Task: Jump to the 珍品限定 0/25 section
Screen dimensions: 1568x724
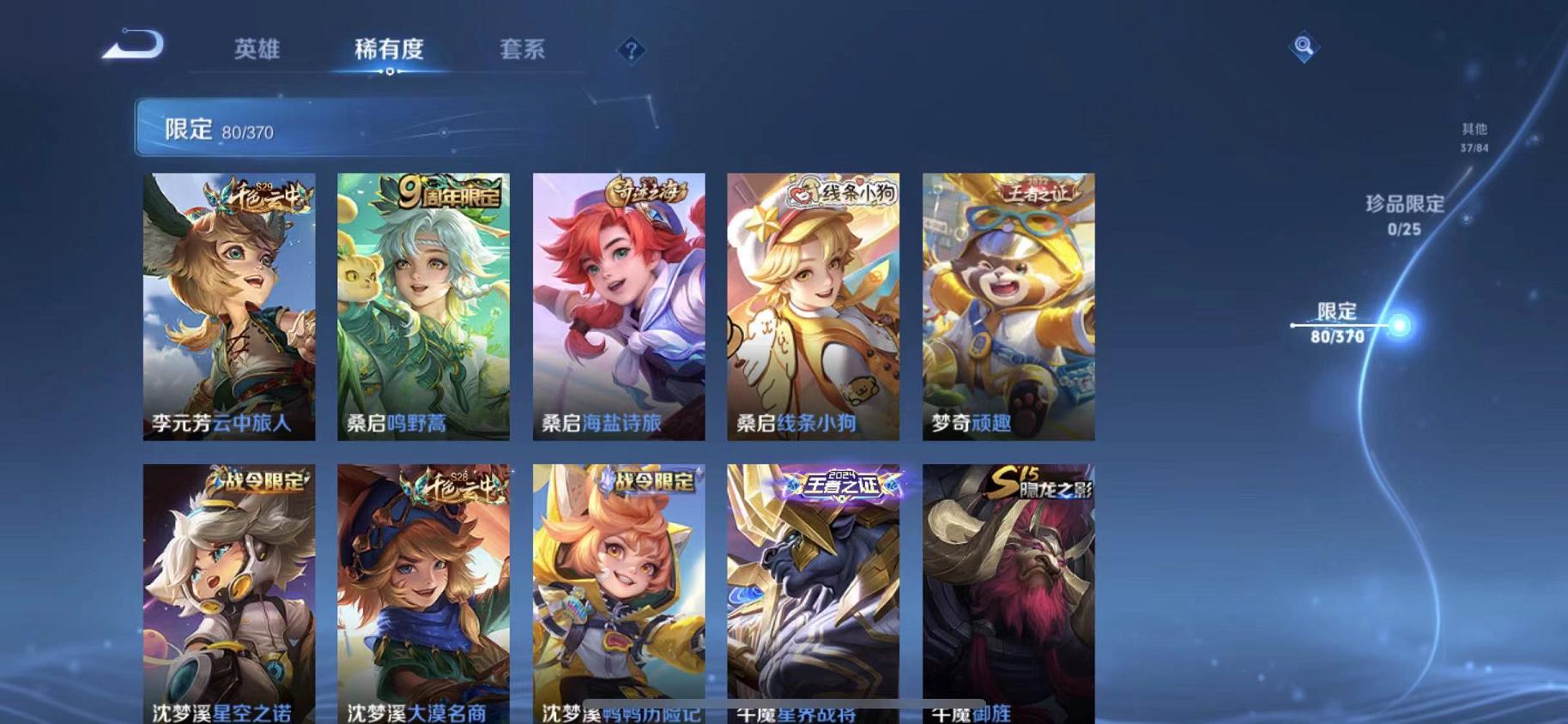Action: tap(1405, 214)
